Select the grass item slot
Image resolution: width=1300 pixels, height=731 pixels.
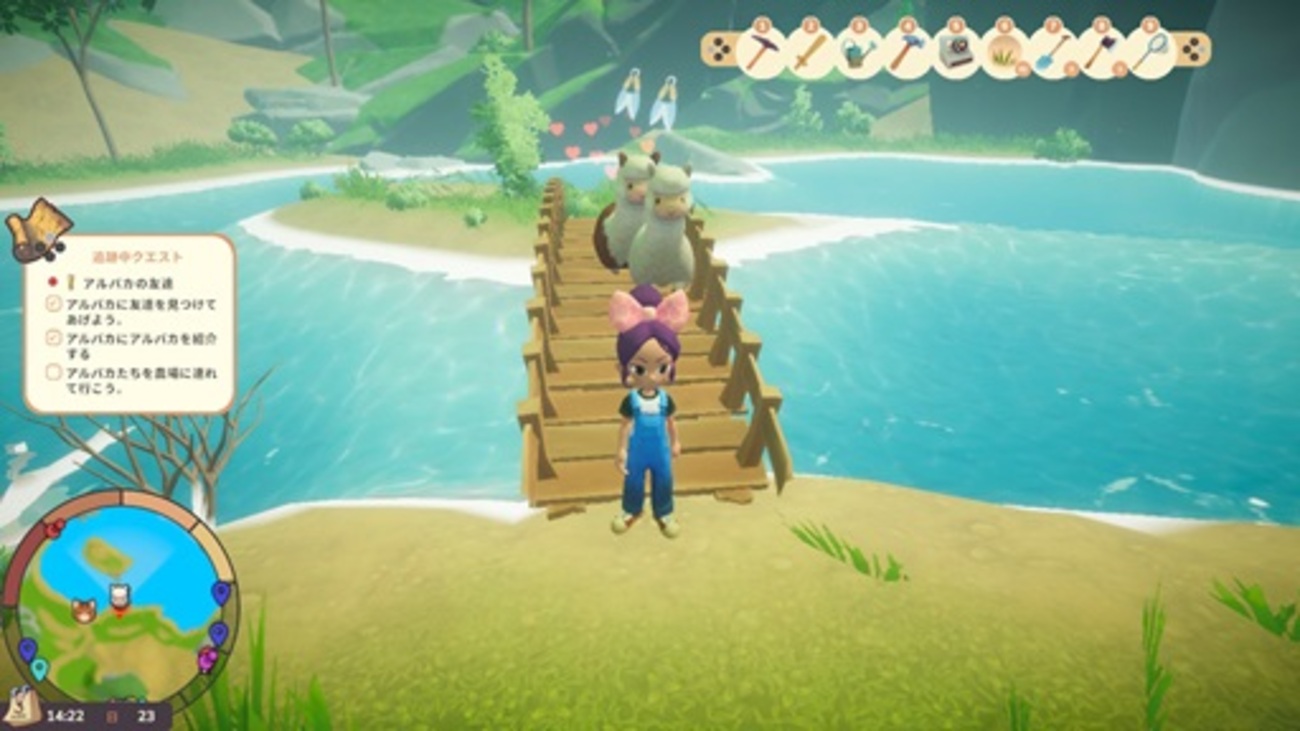(1003, 52)
